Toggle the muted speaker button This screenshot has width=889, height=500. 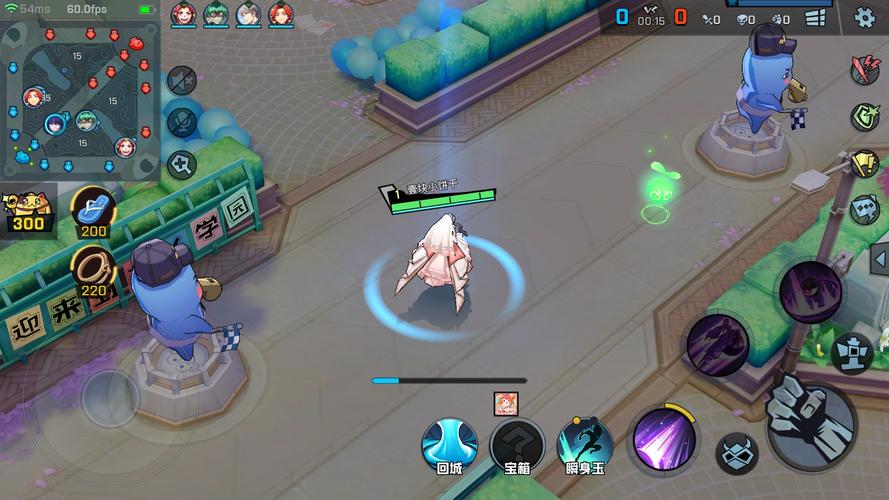pos(182,79)
